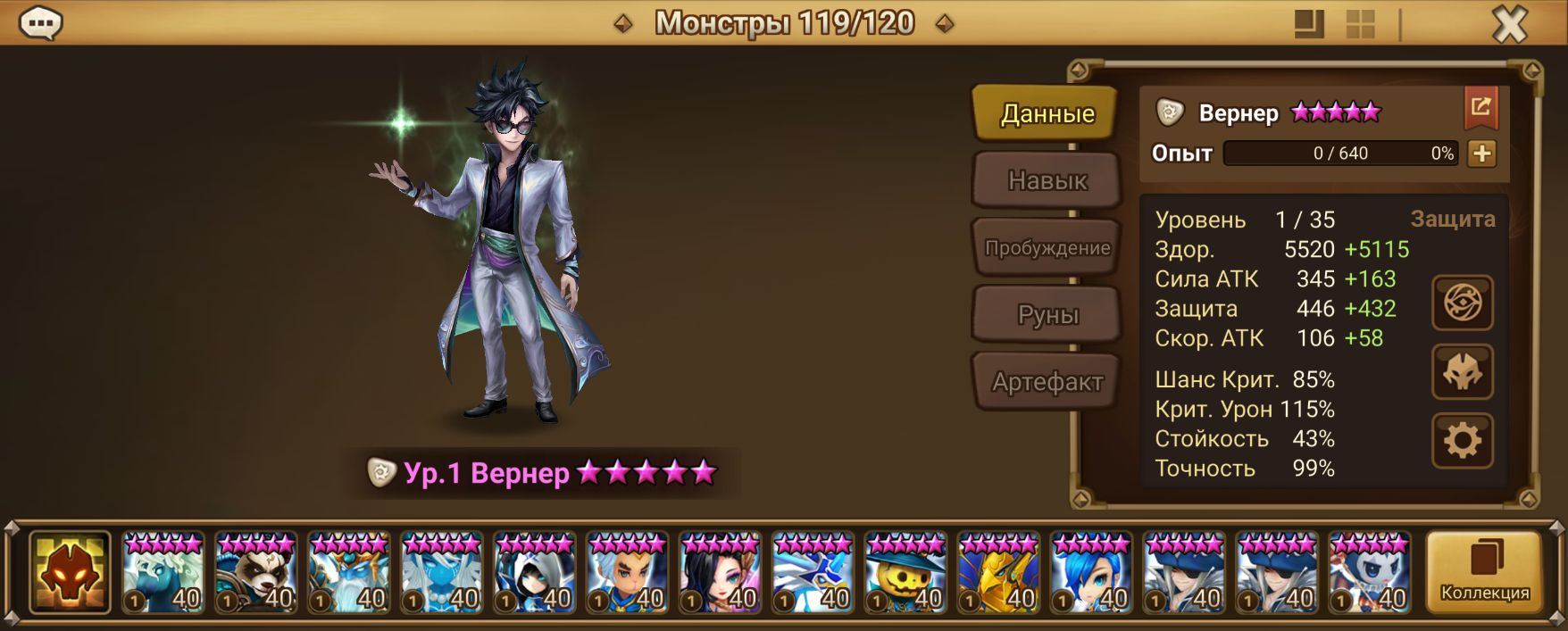
Task: Select the single-panel layout view icon
Action: click(1309, 25)
